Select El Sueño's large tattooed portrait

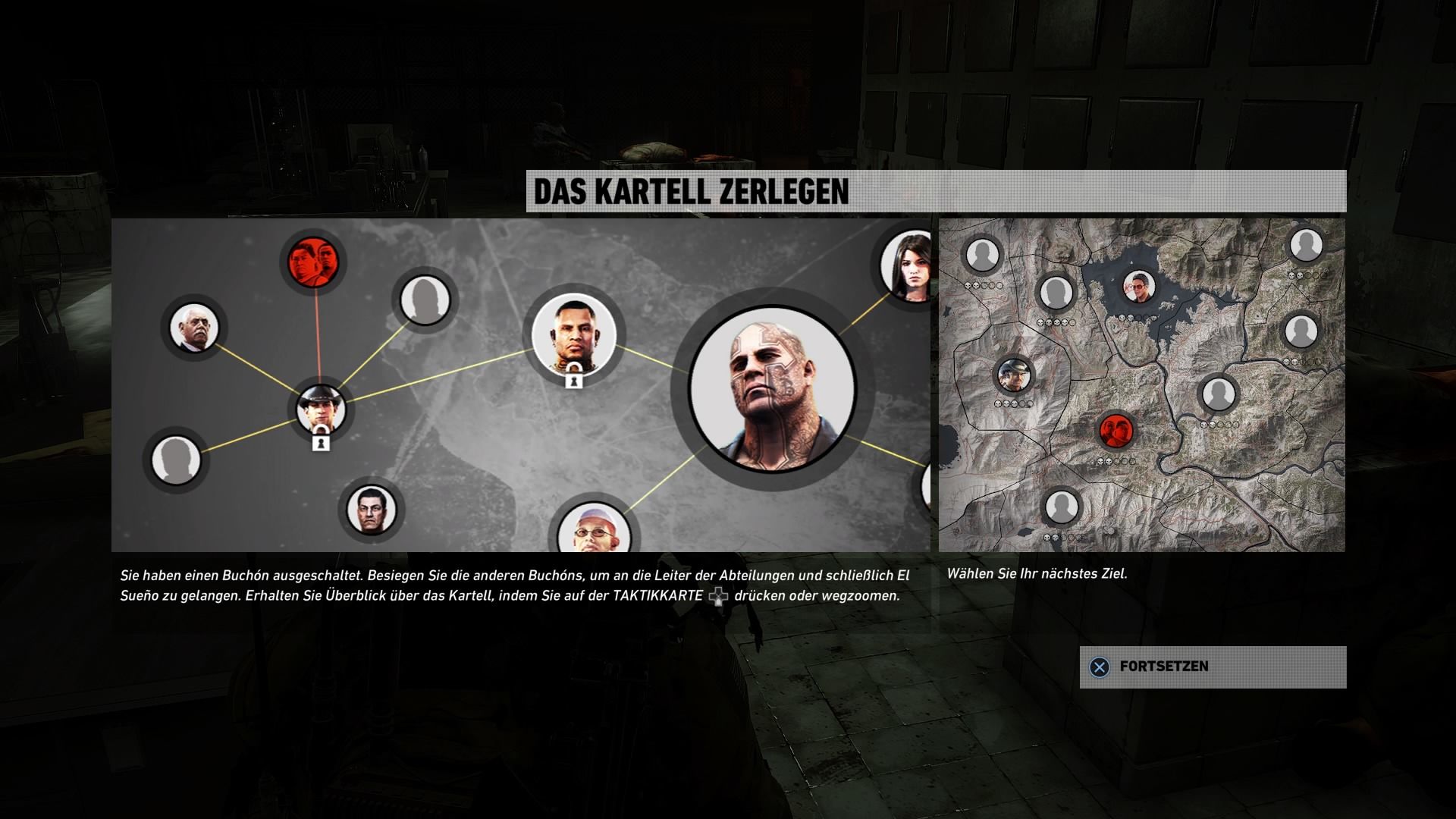(772, 389)
